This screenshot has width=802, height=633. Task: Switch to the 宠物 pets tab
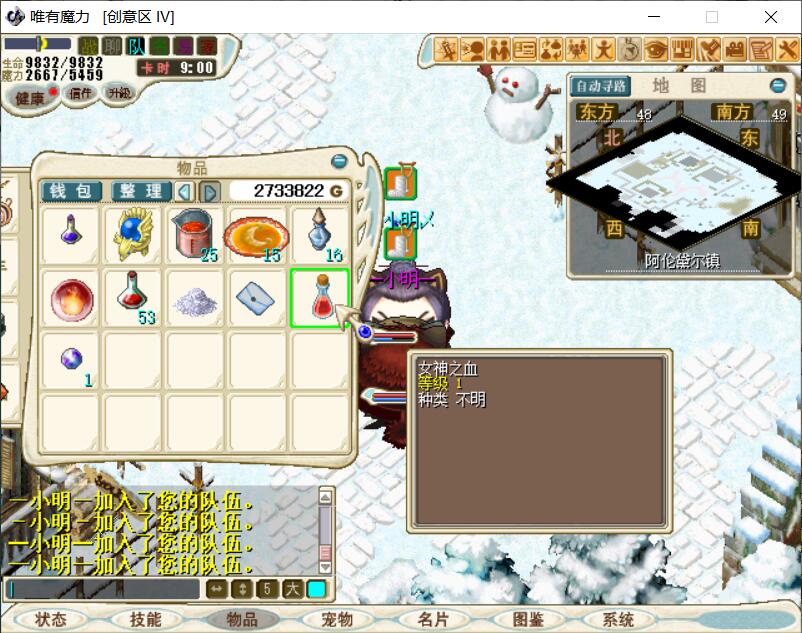point(337,619)
